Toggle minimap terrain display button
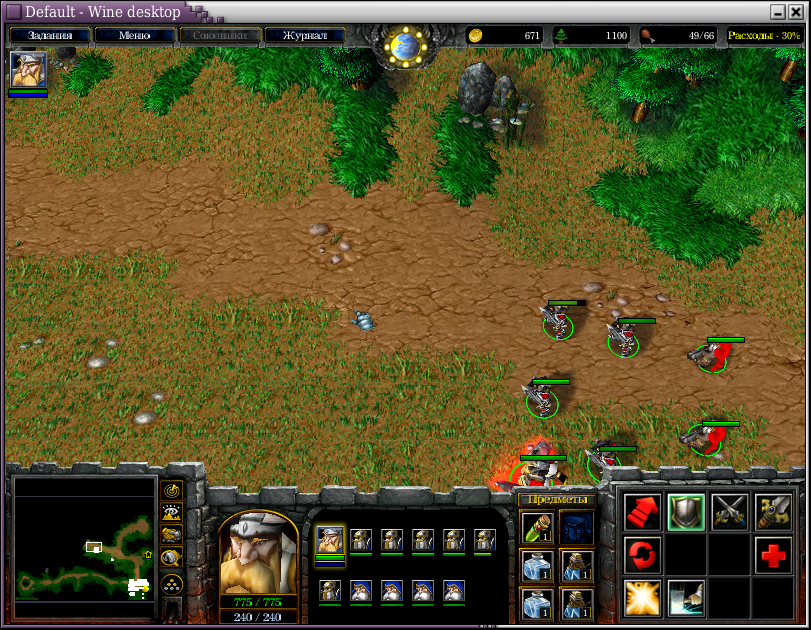 (x=171, y=514)
